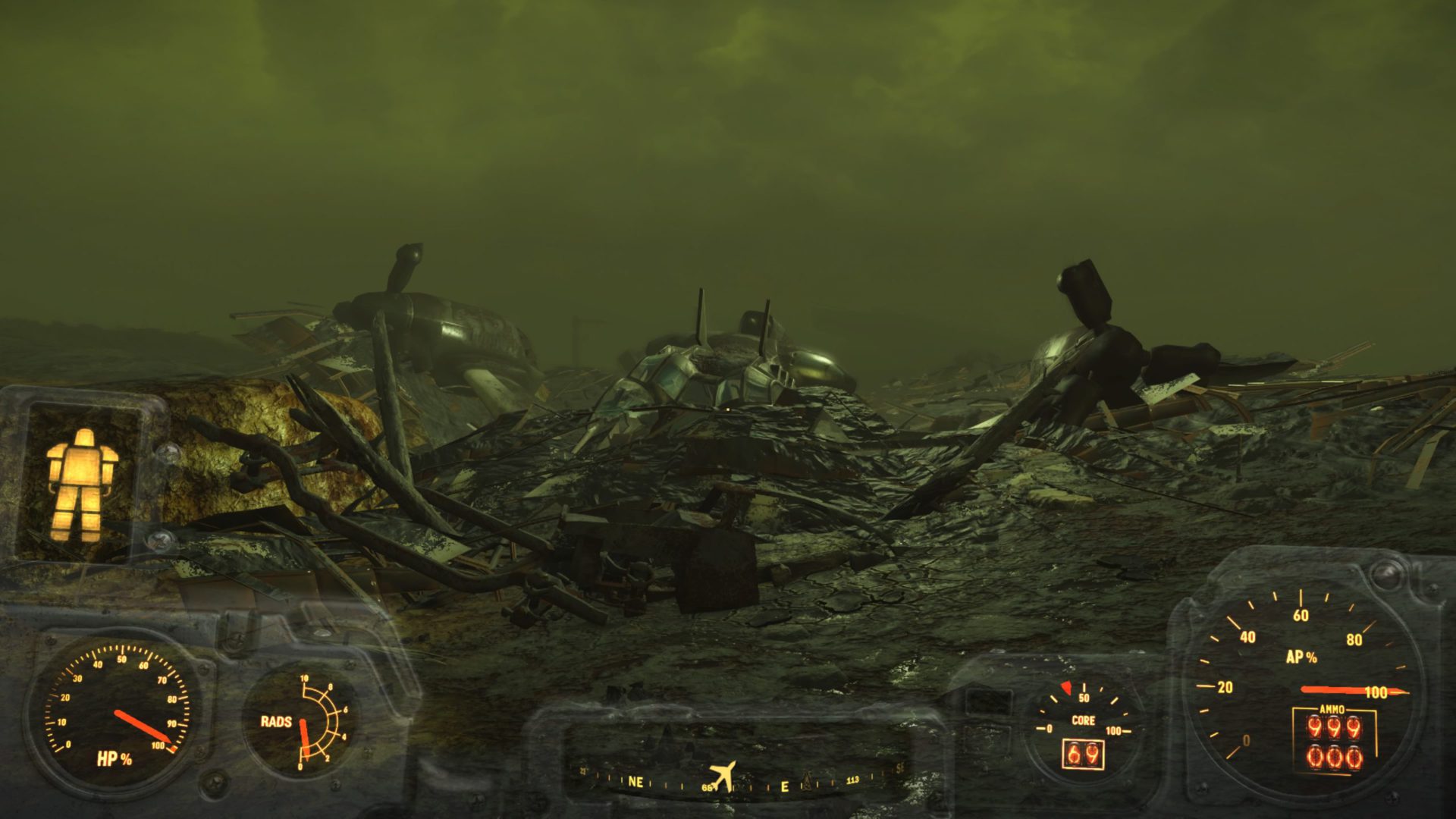This screenshot has height=819, width=1456.
Task: Select the faint tower marker on the compass
Action: tap(807, 782)
